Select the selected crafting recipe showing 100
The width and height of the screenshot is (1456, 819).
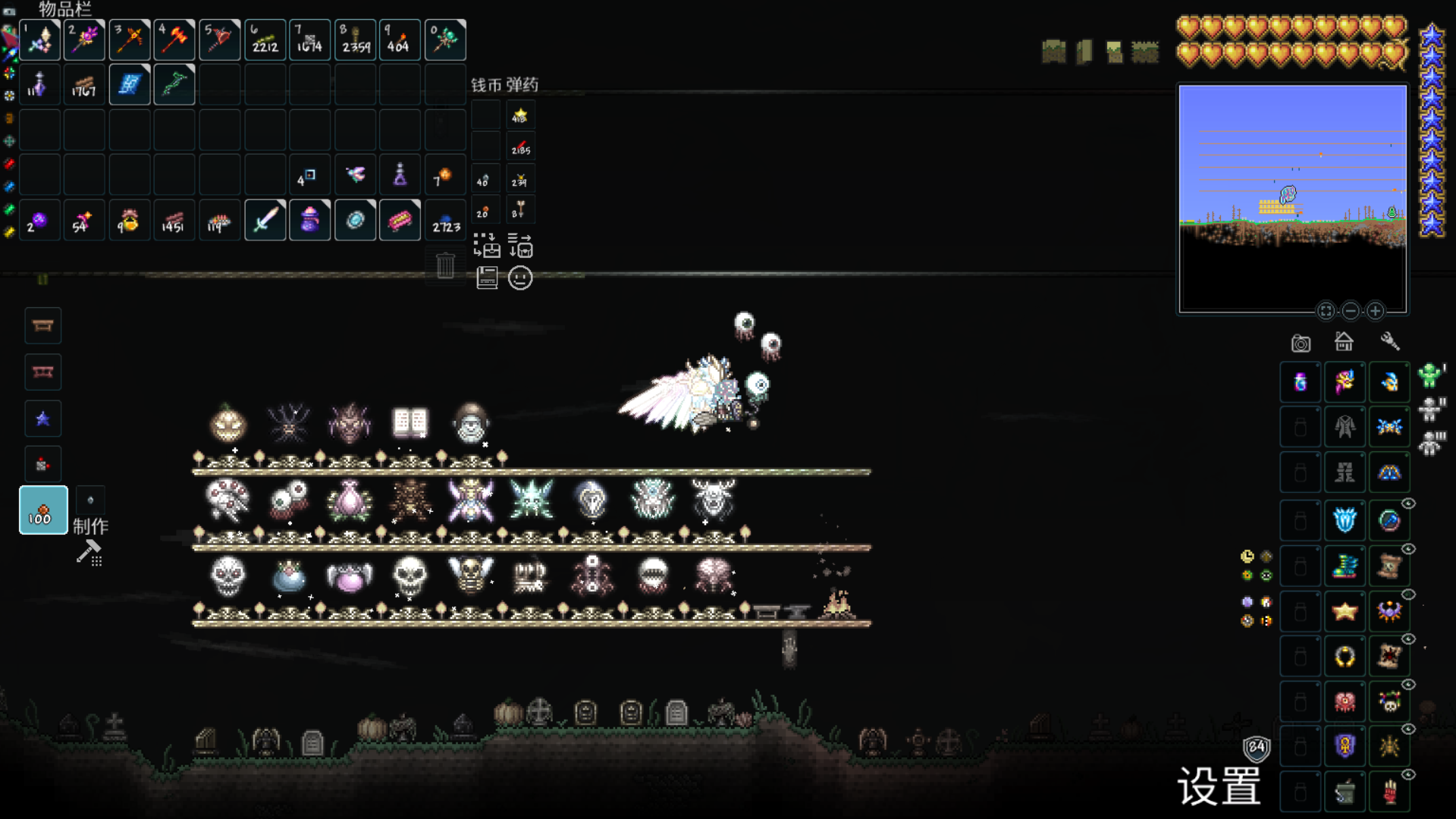pyautogui.click(x=43, y=510)
